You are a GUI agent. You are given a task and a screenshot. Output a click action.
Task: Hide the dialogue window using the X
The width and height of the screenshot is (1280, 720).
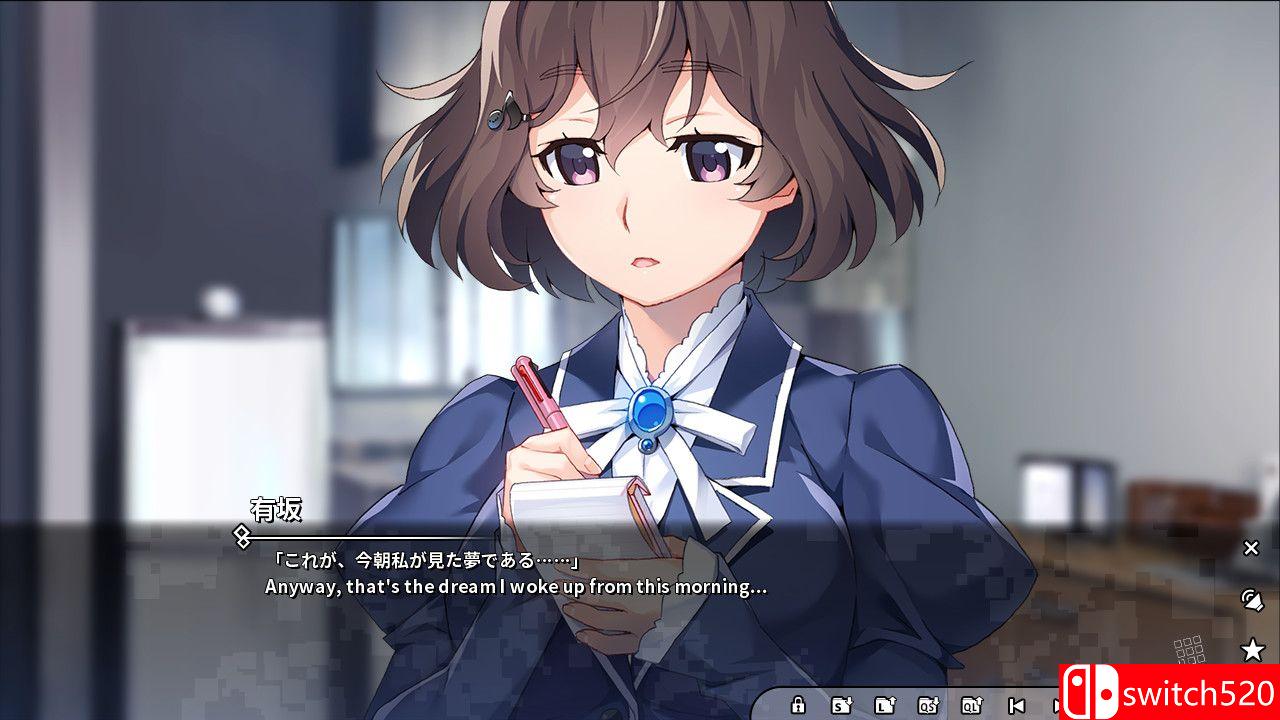coord(1251,548)
